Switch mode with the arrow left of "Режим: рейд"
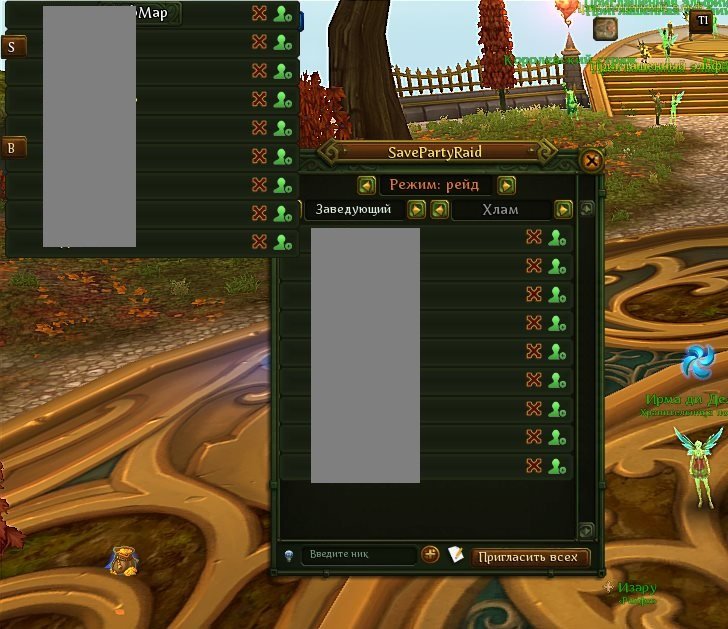The image size is (728, 629). 367,185
